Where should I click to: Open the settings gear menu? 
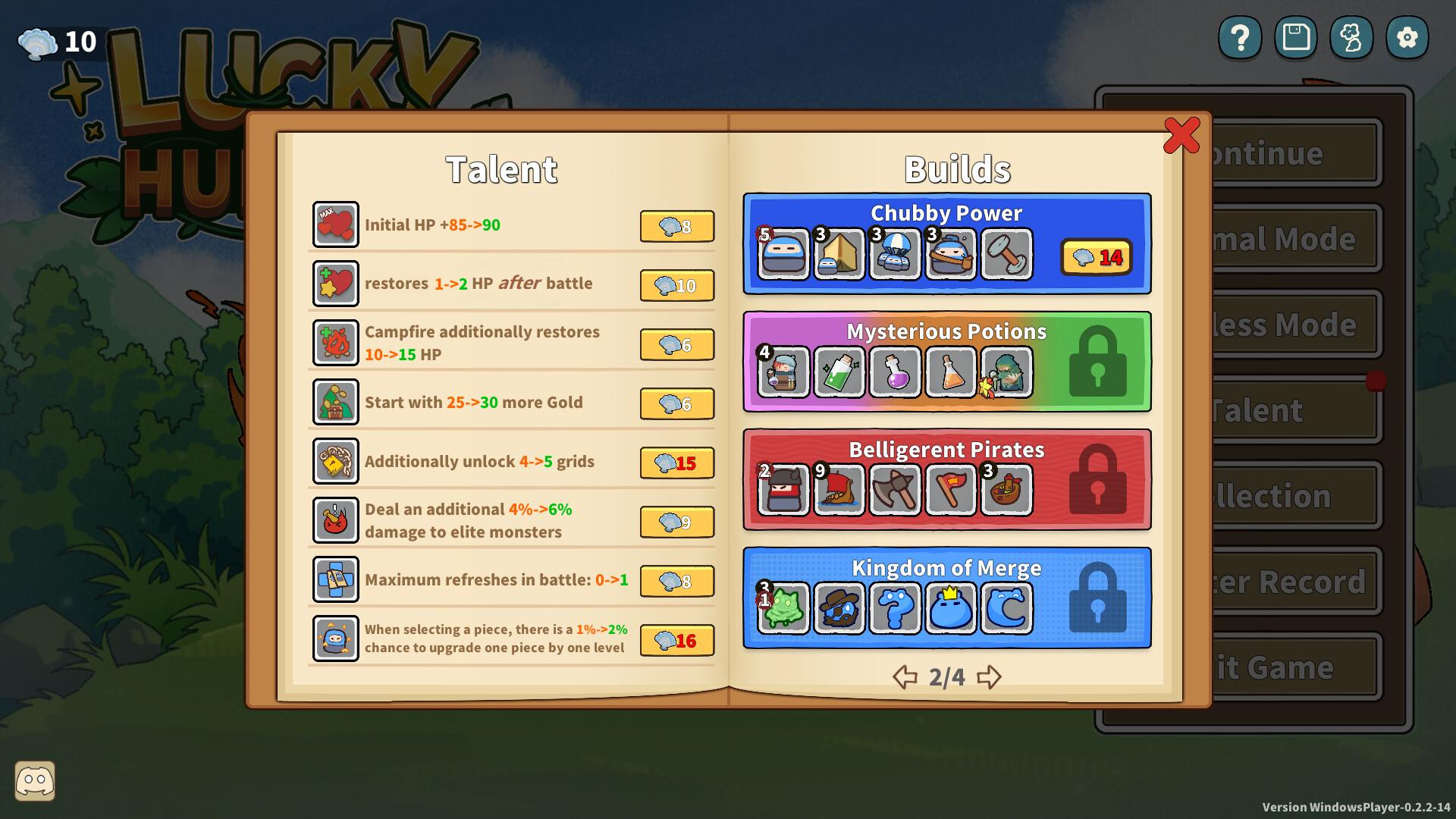[1407, 36]
